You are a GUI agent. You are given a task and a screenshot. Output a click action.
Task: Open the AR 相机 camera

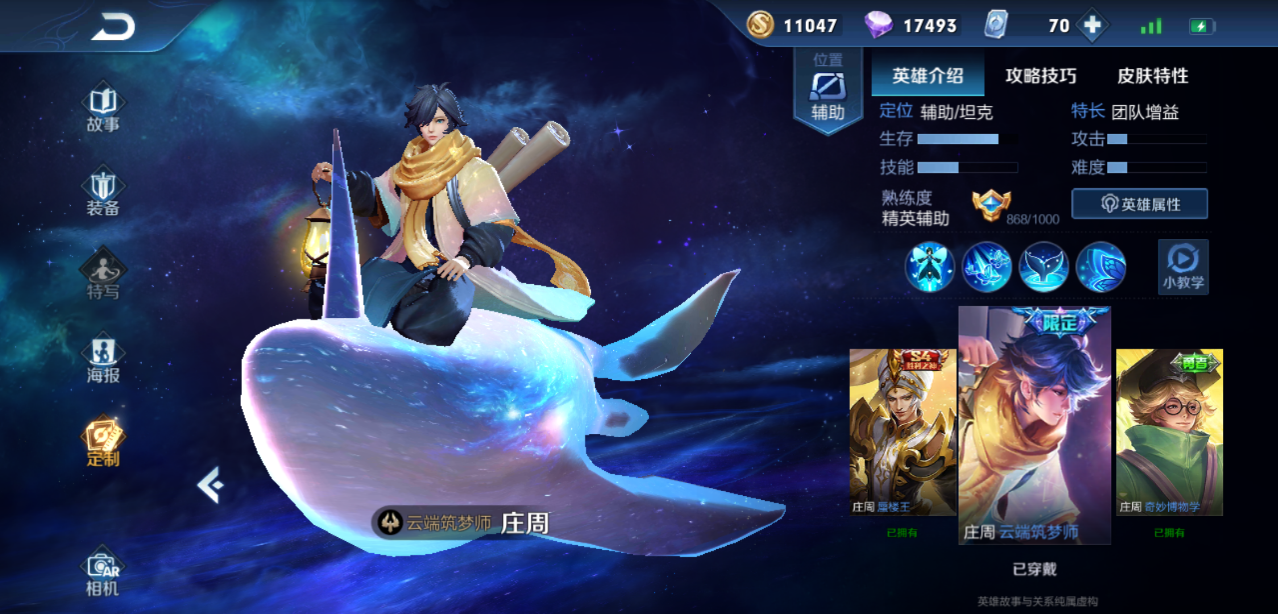click(x=103, y=573)
